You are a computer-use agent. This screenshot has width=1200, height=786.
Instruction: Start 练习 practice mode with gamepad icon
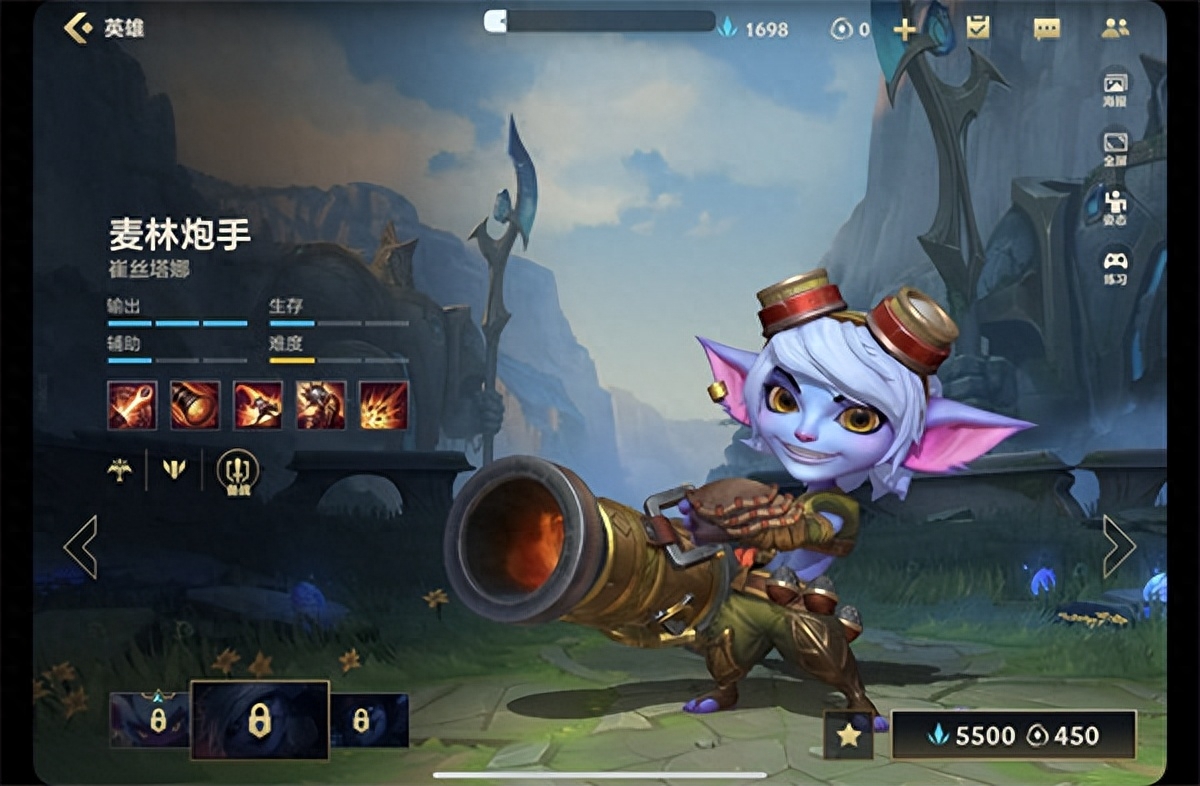point(1115,266)
